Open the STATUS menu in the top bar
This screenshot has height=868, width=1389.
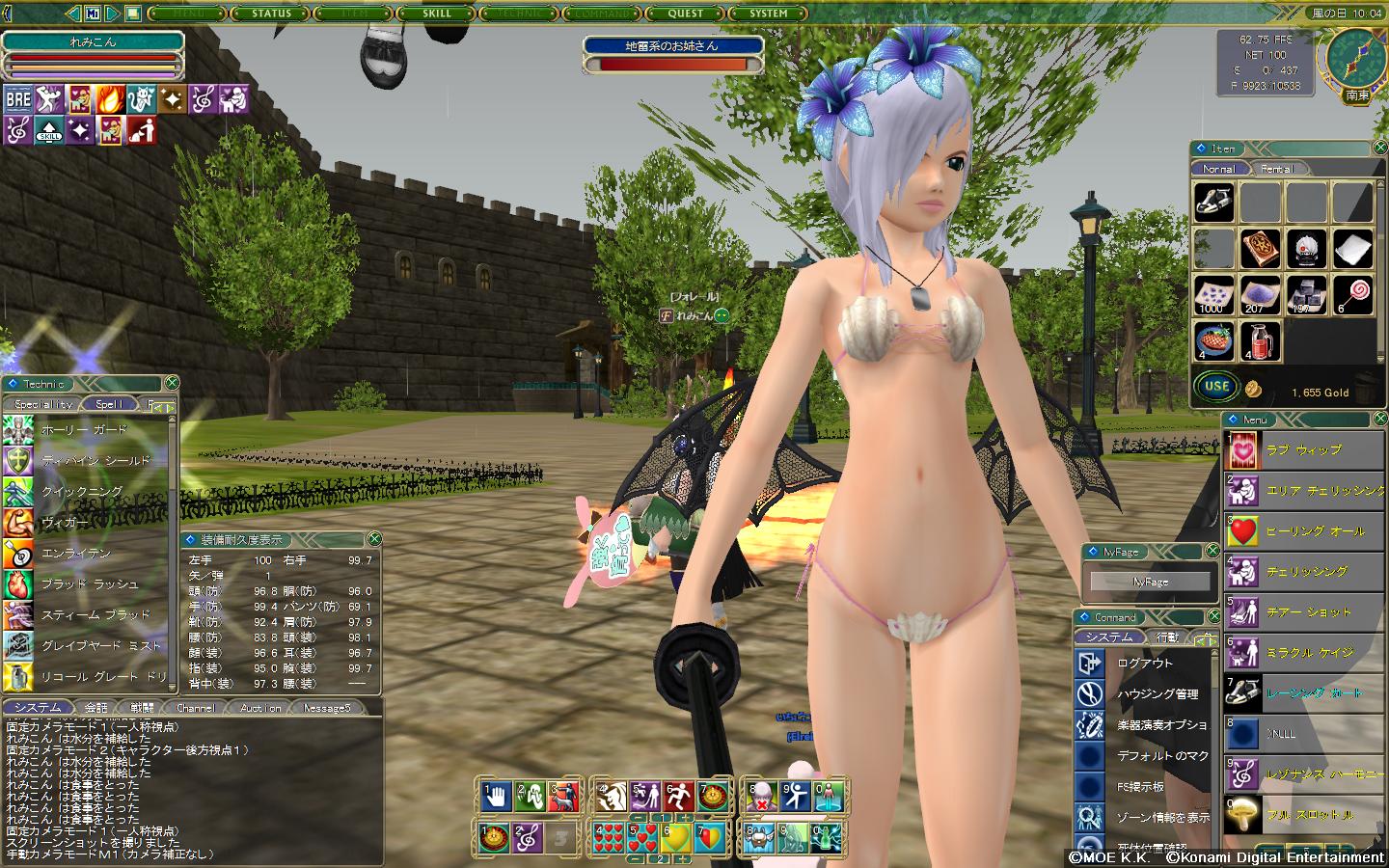(x=271, y=14)
